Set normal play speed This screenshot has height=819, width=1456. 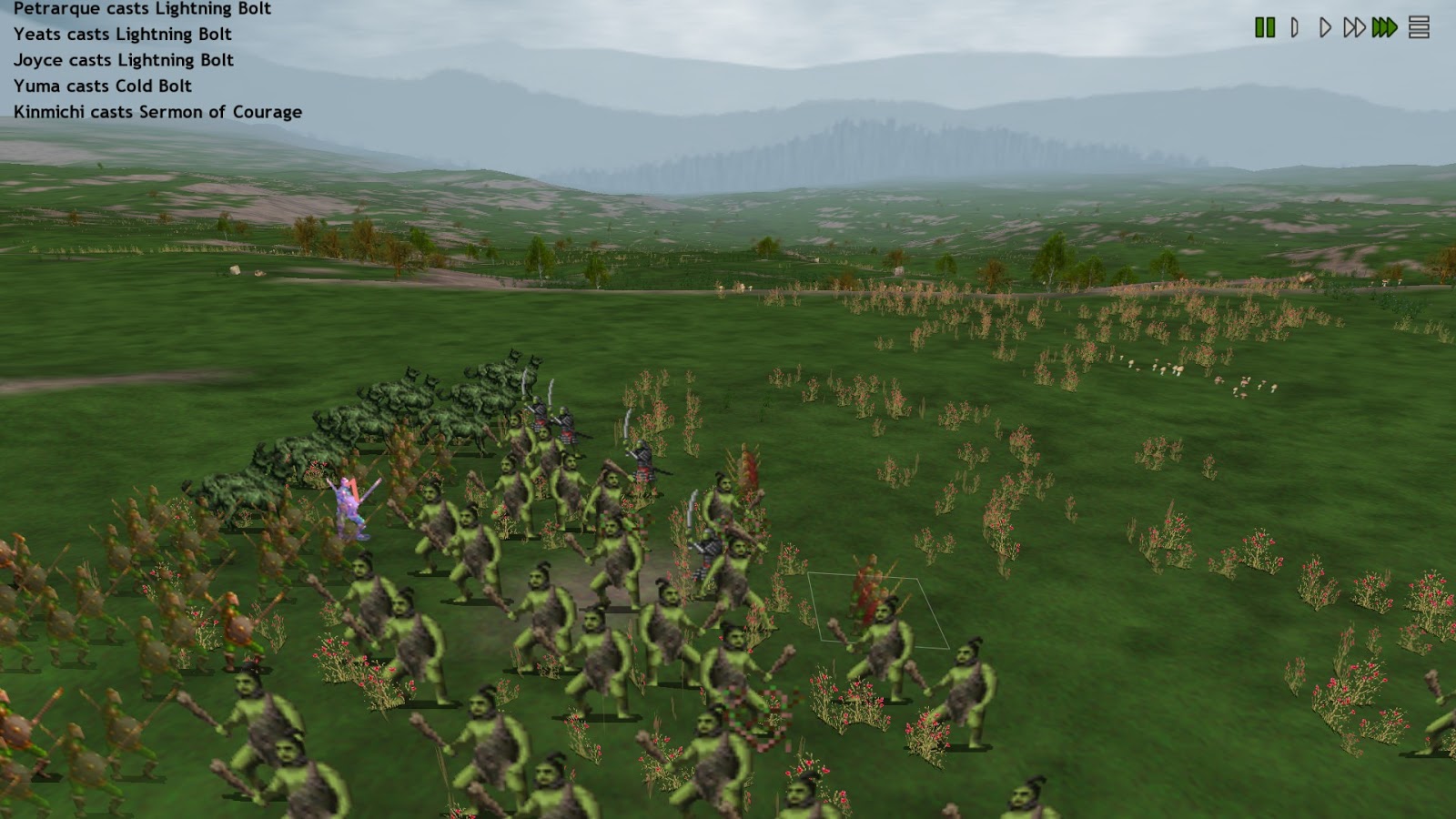point(1323,27)
